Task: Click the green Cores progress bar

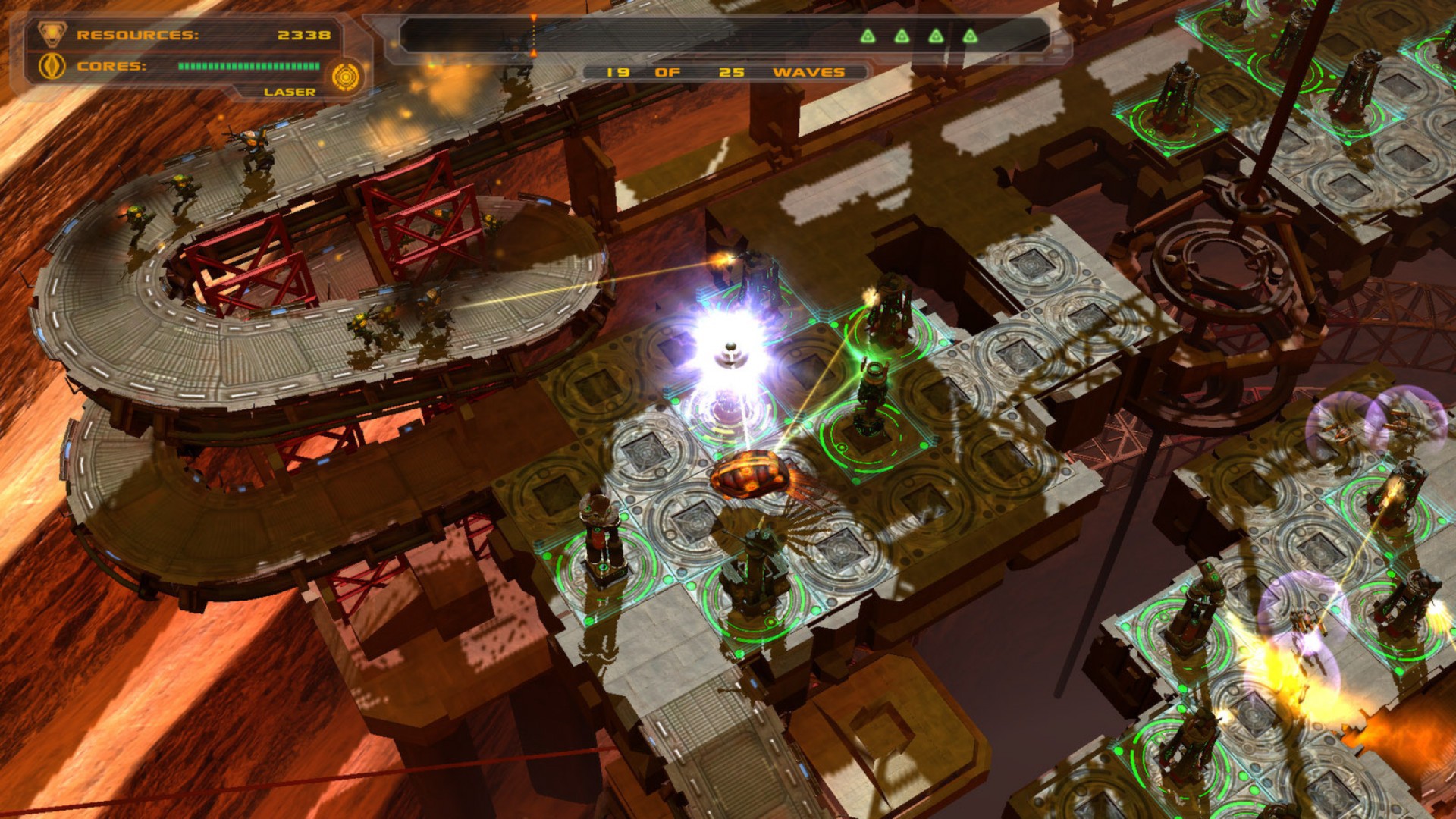Action: click(x=249, y=67)
